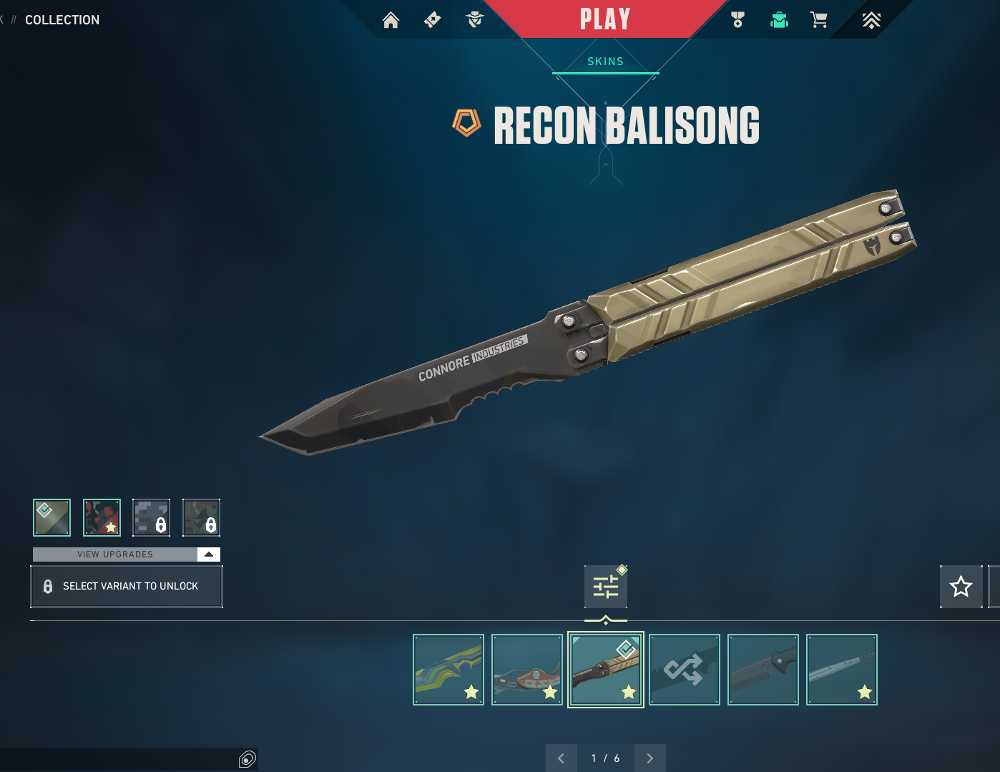Click Select Variant To Unlock button
This screenshot has height=772, width=1000.
coord(126,586)
